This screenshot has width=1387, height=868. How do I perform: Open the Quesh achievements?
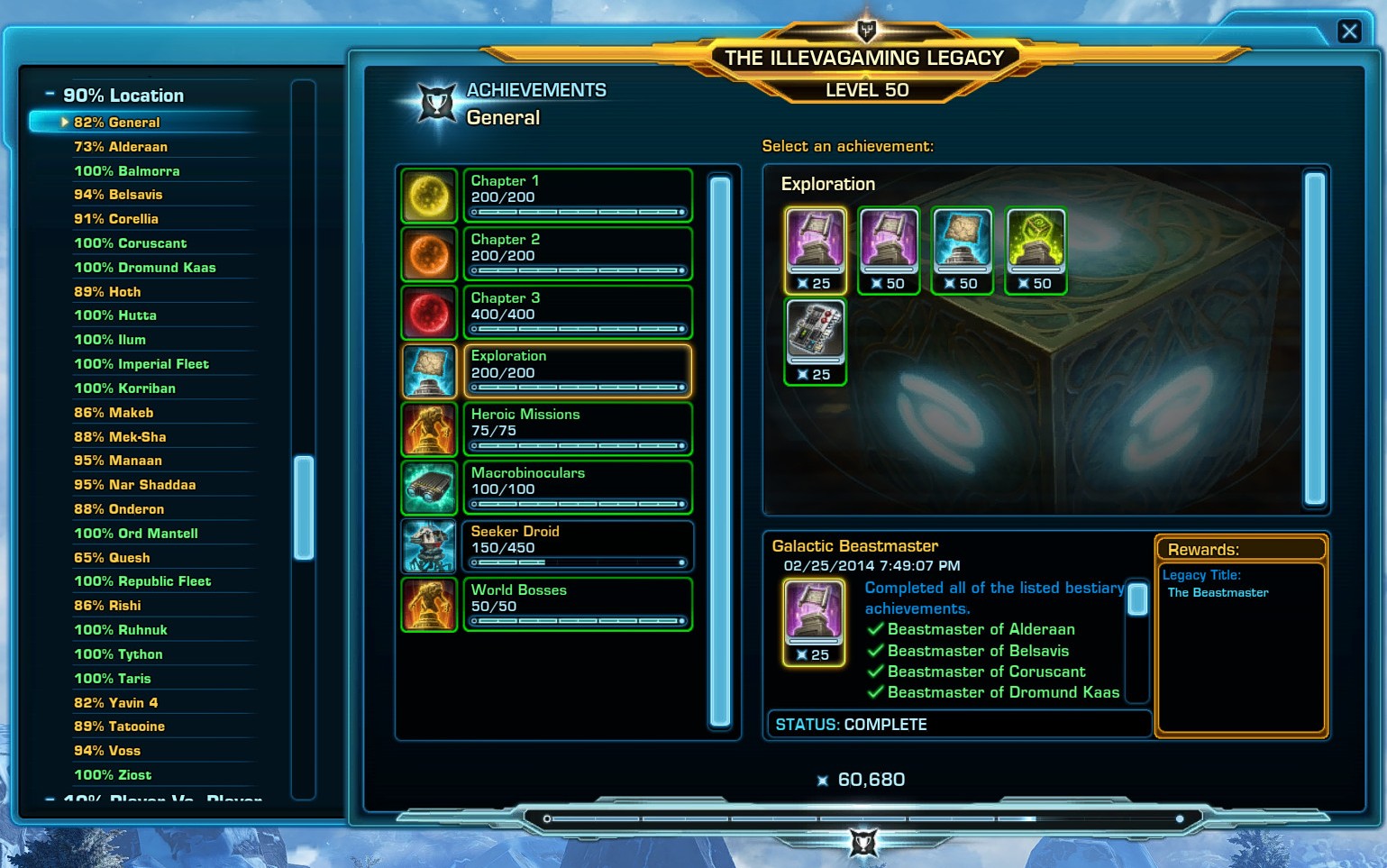[x=112, y=558]
